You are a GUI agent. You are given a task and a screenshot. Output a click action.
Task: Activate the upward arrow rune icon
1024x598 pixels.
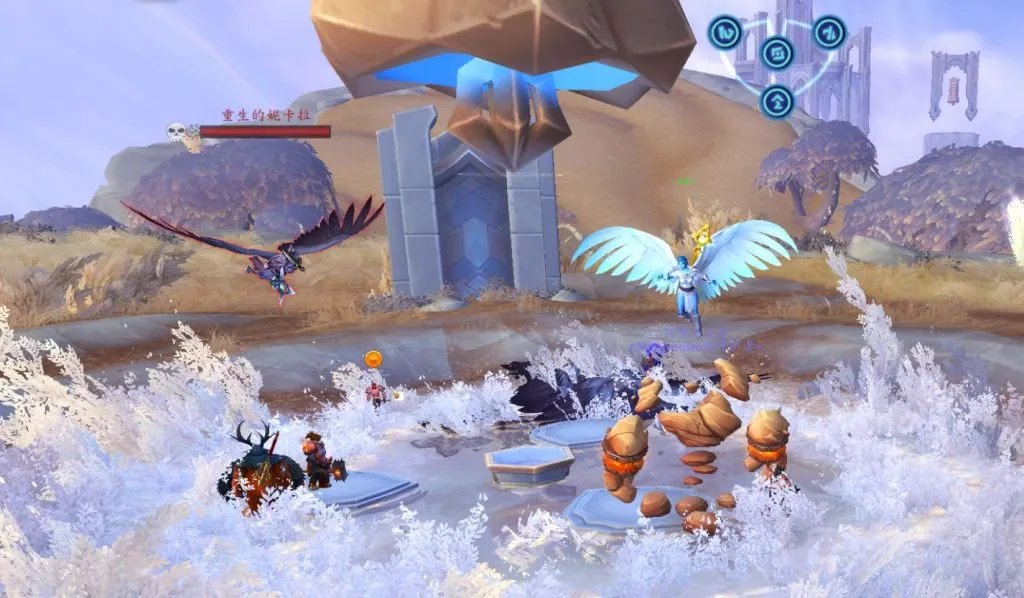pos(777,100)
